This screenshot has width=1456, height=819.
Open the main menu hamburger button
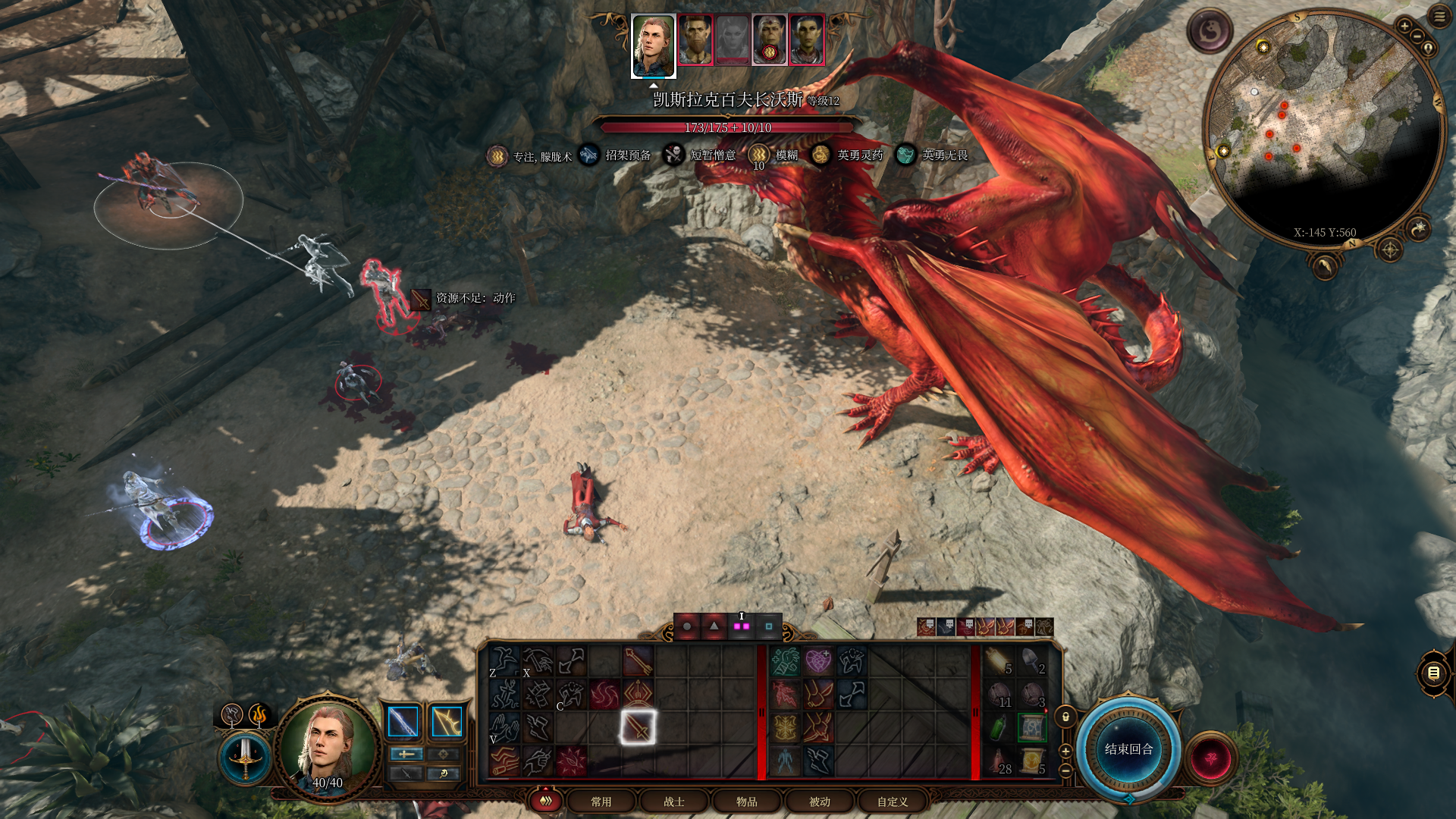[1439, 17]
